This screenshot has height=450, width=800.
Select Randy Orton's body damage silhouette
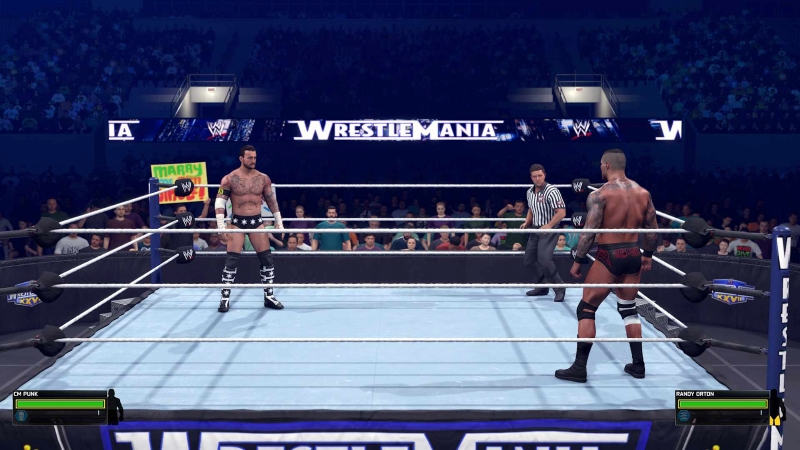click(x=777, y=406)
